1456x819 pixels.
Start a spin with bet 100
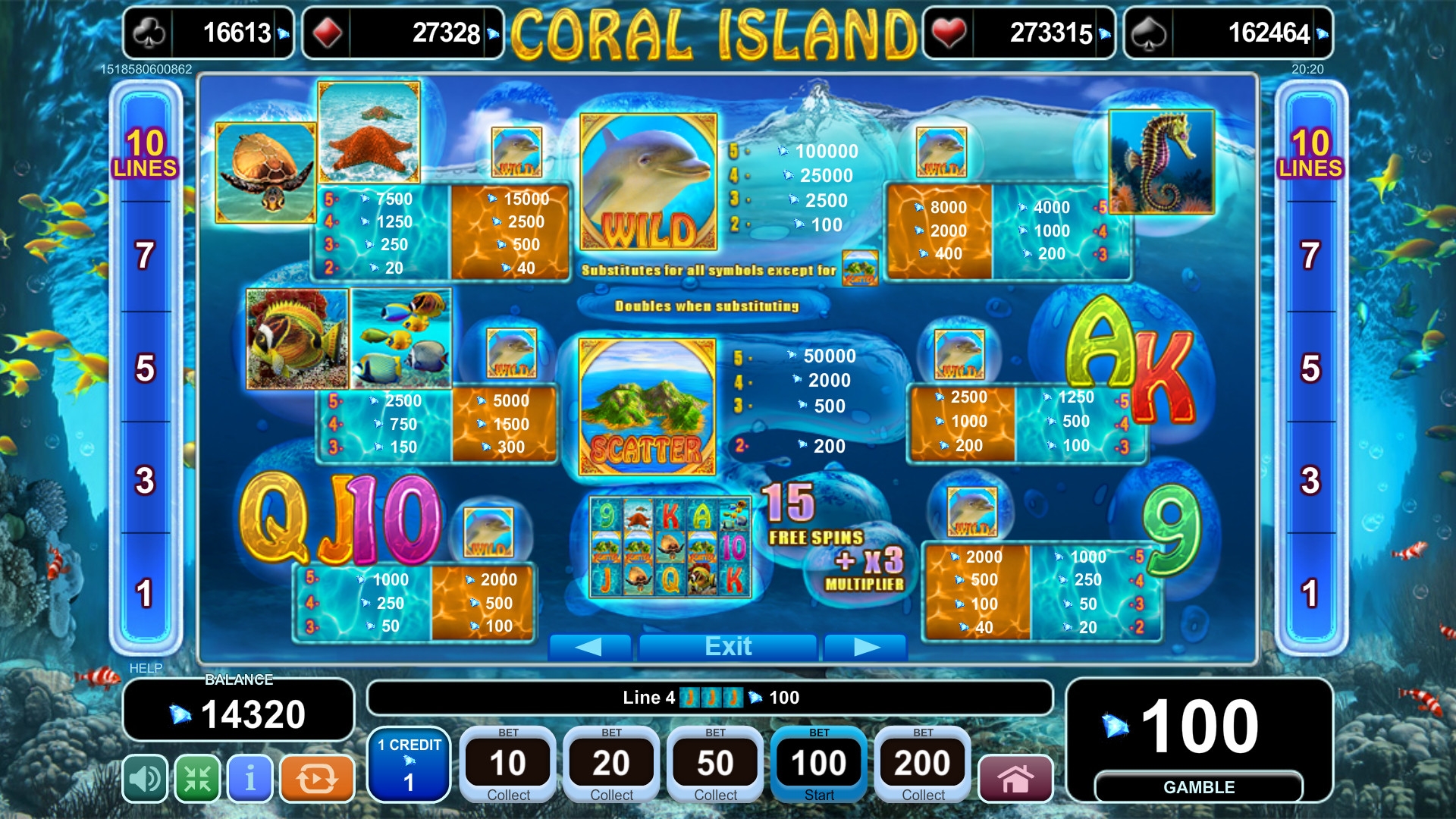click(x=819, y=764)
